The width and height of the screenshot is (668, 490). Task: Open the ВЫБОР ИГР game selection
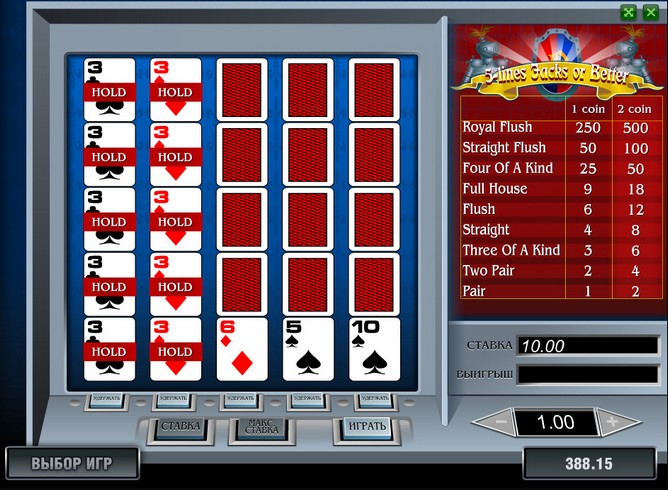[x=71, y=464]
